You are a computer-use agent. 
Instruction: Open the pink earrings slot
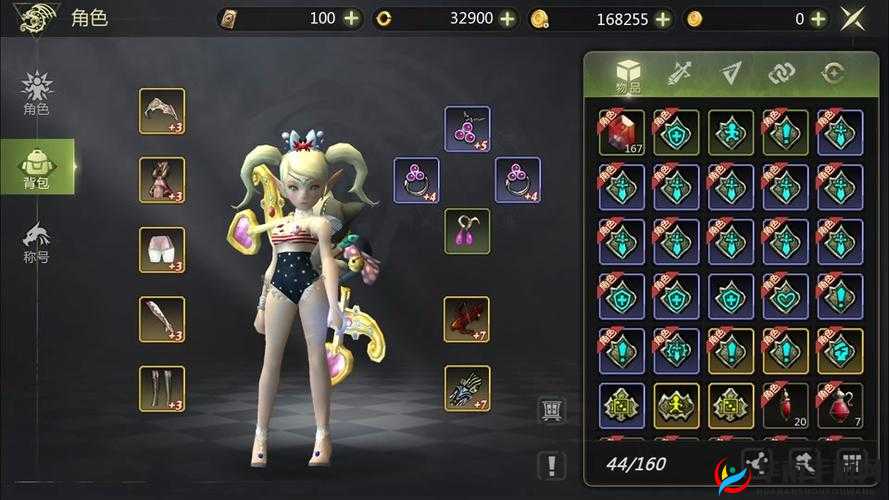[x=467, y=231]
